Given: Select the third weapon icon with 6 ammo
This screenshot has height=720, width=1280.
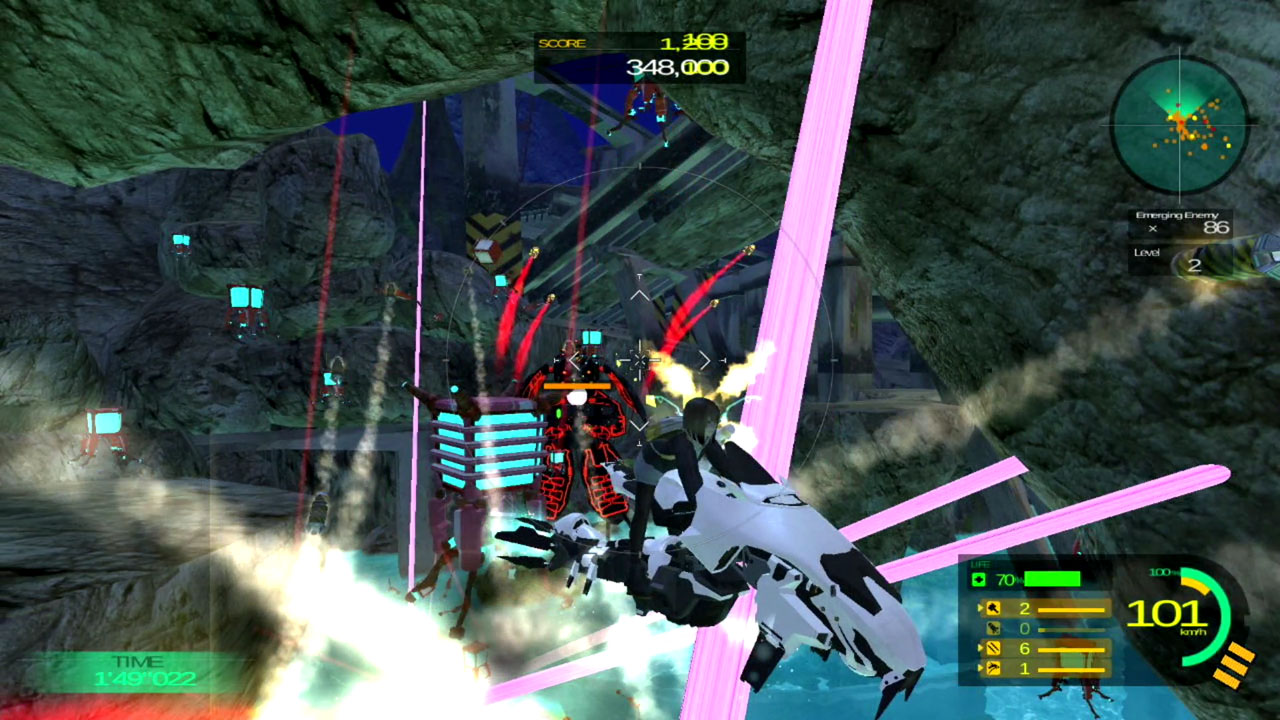Looking at the screenshot, I should (x=992, y=649).
